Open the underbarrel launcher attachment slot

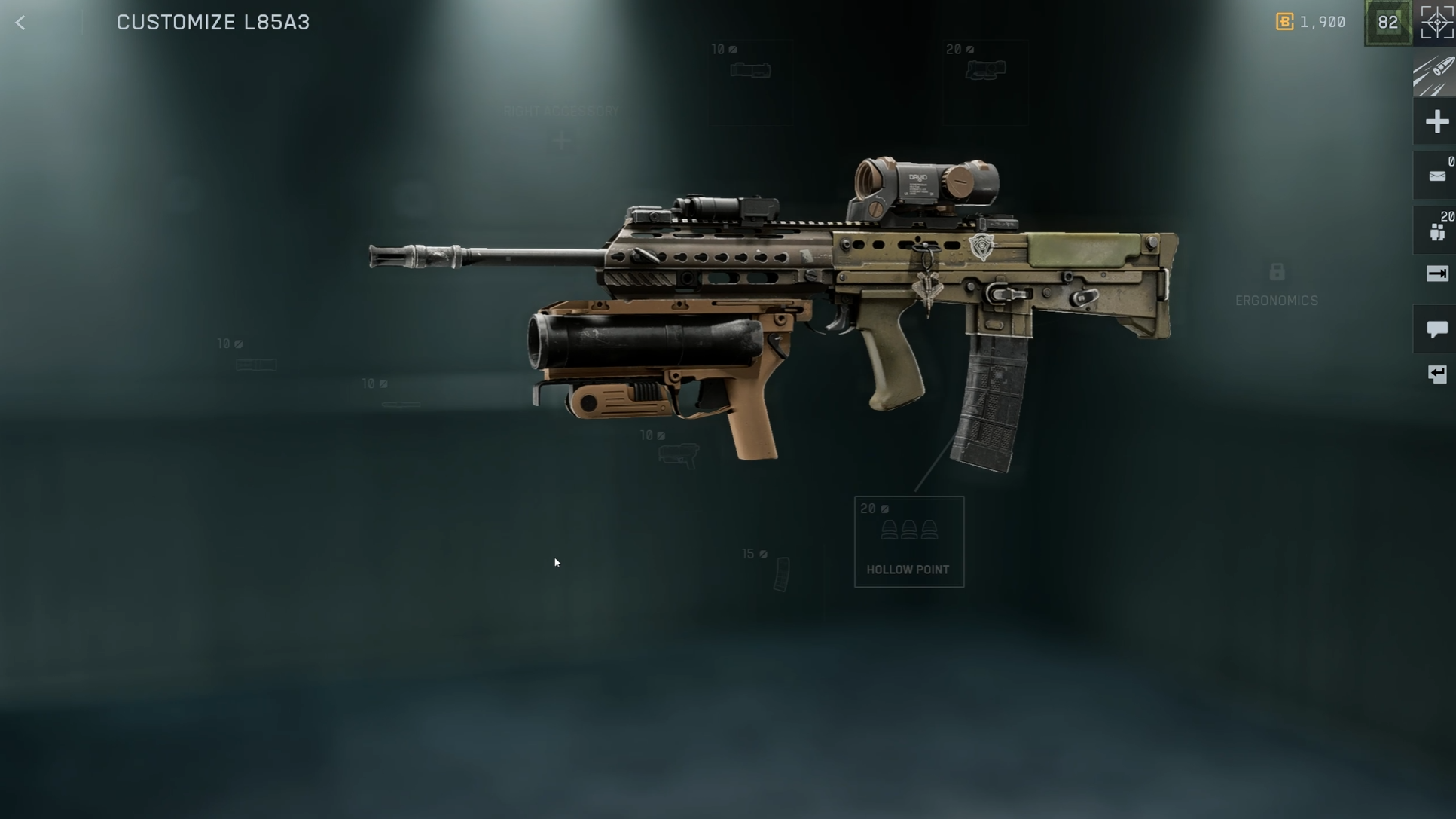coord(677,454)
